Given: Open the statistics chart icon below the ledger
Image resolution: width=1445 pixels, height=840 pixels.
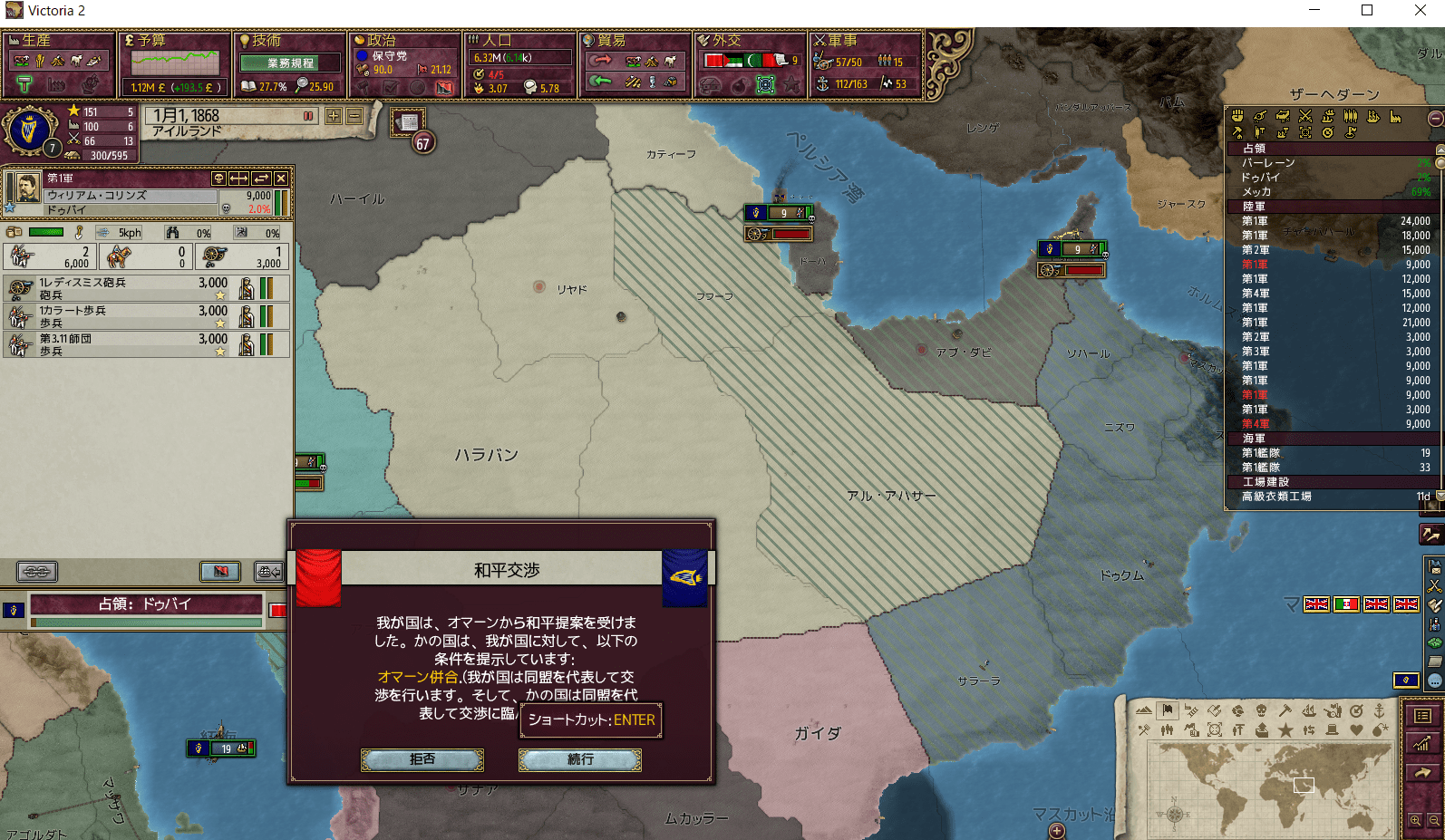Looking at the screenshot, I should (1422, 744).
